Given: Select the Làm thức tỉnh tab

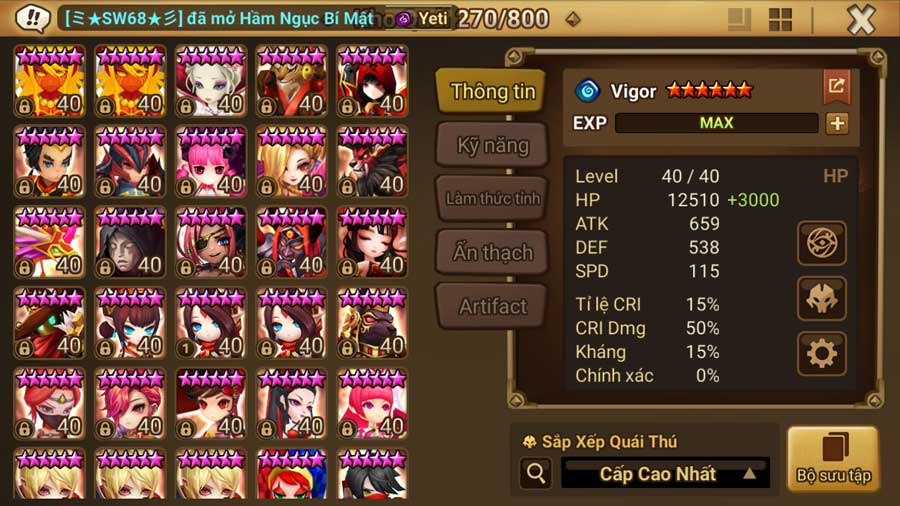Looking at the screenshot, I should (x=492, y=198).
